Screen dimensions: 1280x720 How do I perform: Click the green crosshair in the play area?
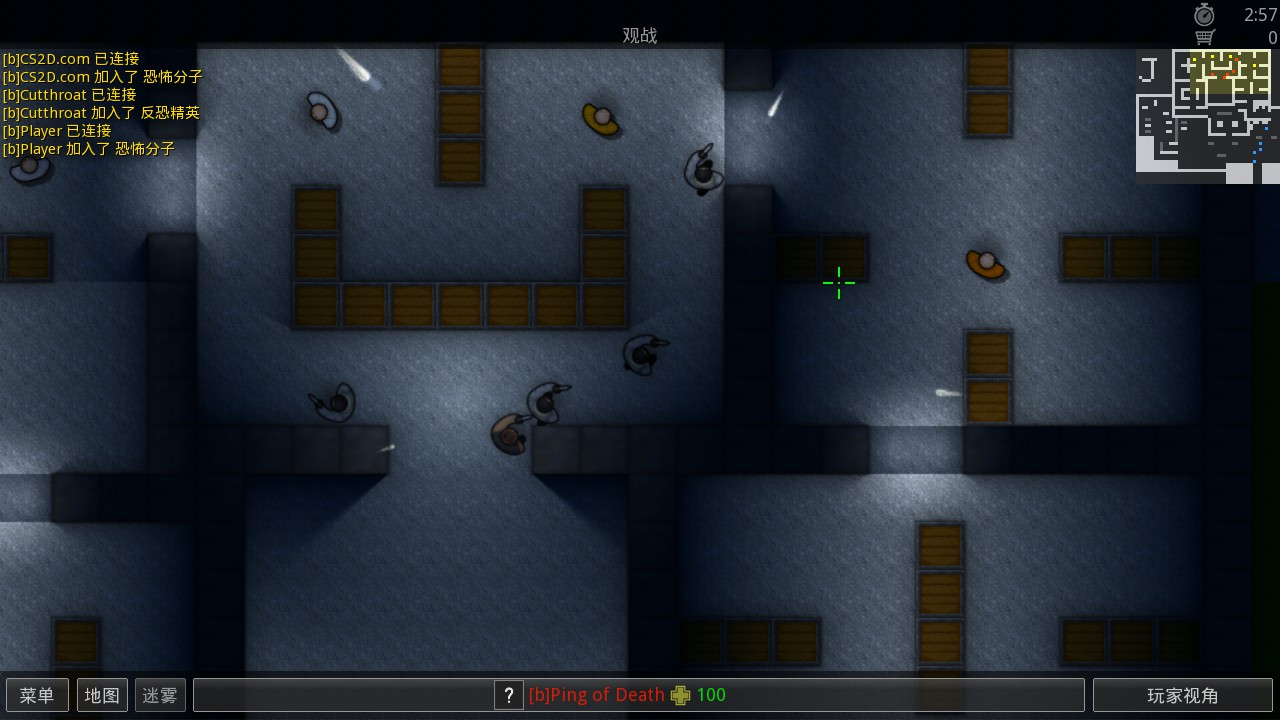click(x=838, y=283)
